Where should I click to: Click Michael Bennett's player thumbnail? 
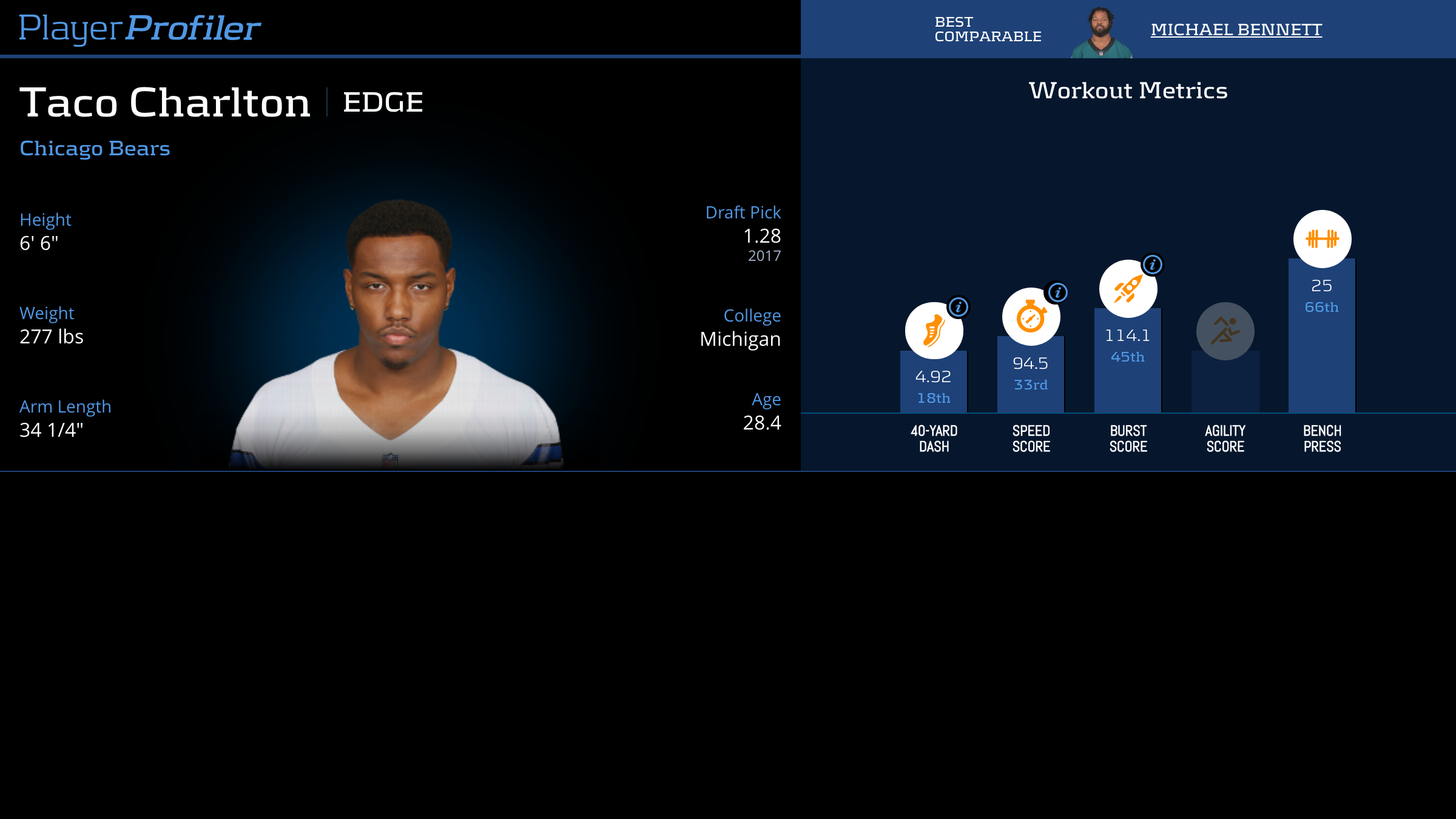click(x=1101, y=32)
